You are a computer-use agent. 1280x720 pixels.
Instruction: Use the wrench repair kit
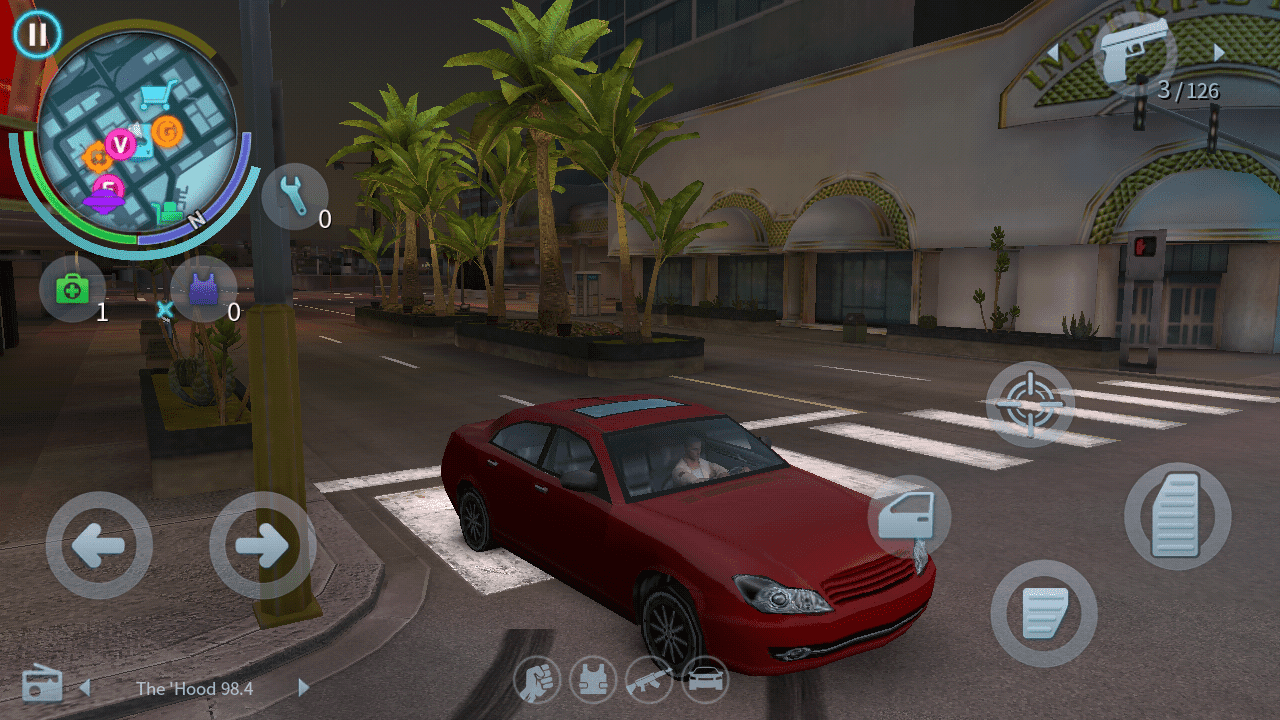pos(295,197)
